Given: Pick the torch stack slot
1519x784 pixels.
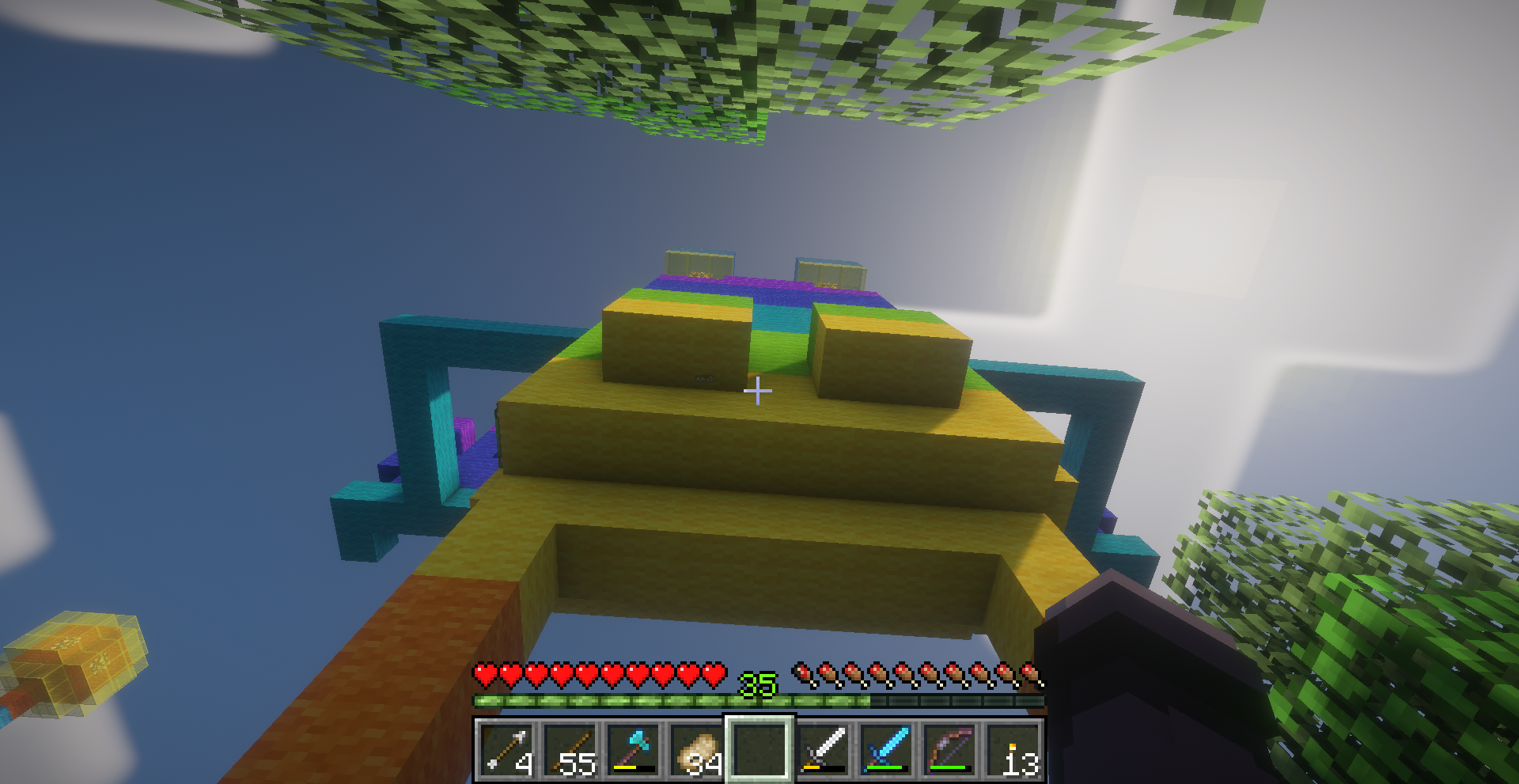Looking at the screenshot, I should (x=1013, y=749).
